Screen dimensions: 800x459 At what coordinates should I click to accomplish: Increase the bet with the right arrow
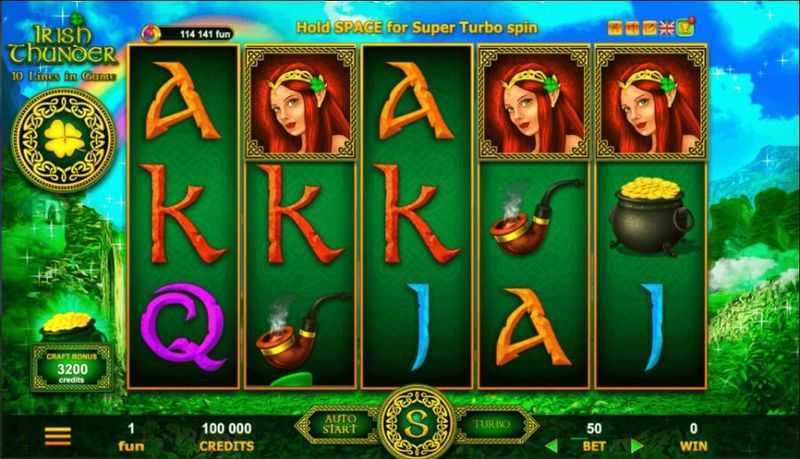(634, 444)
